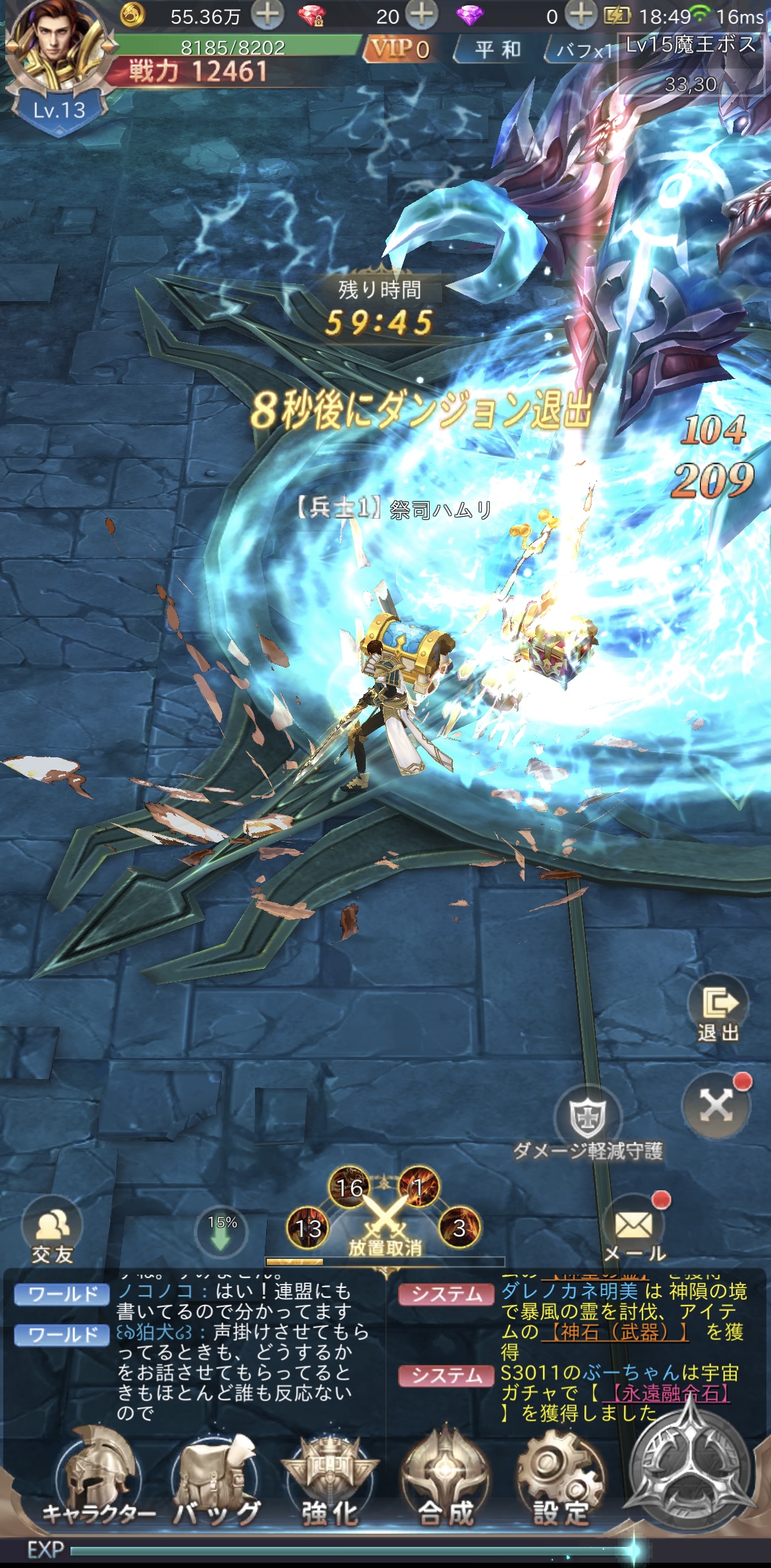Tap the crossed-swords round button with red dot
The image size is (771, 1568).
coord(716,1105)
